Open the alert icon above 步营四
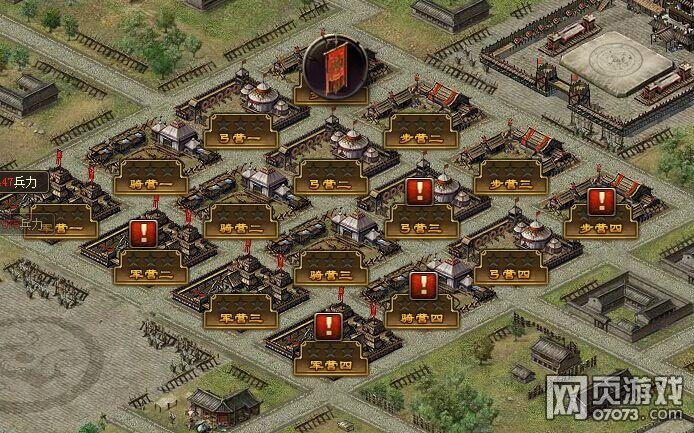 point(600,201)
